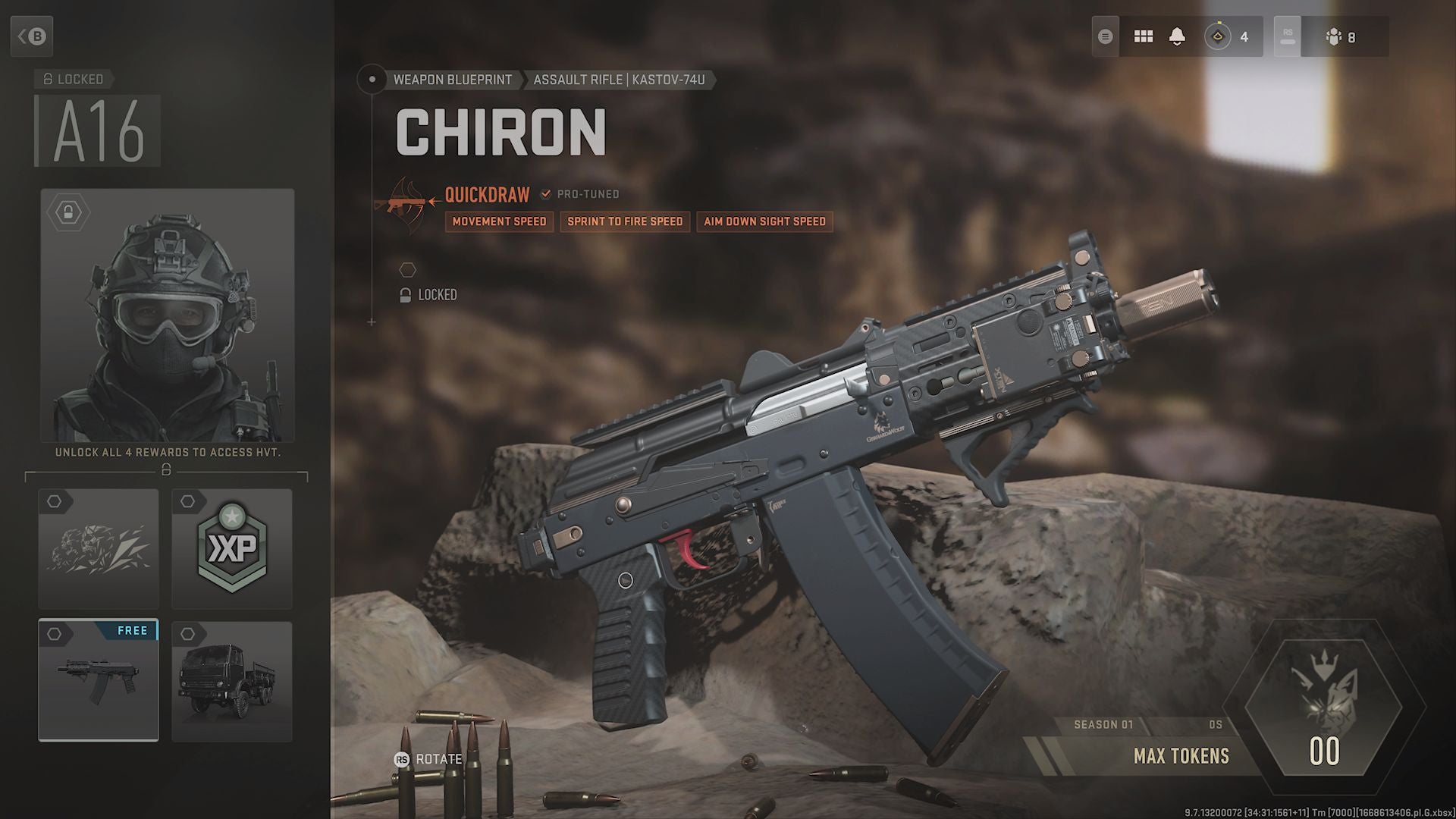Select the Aim Down Sight Speed tag

pyautogui.click(x=764, y=221)
